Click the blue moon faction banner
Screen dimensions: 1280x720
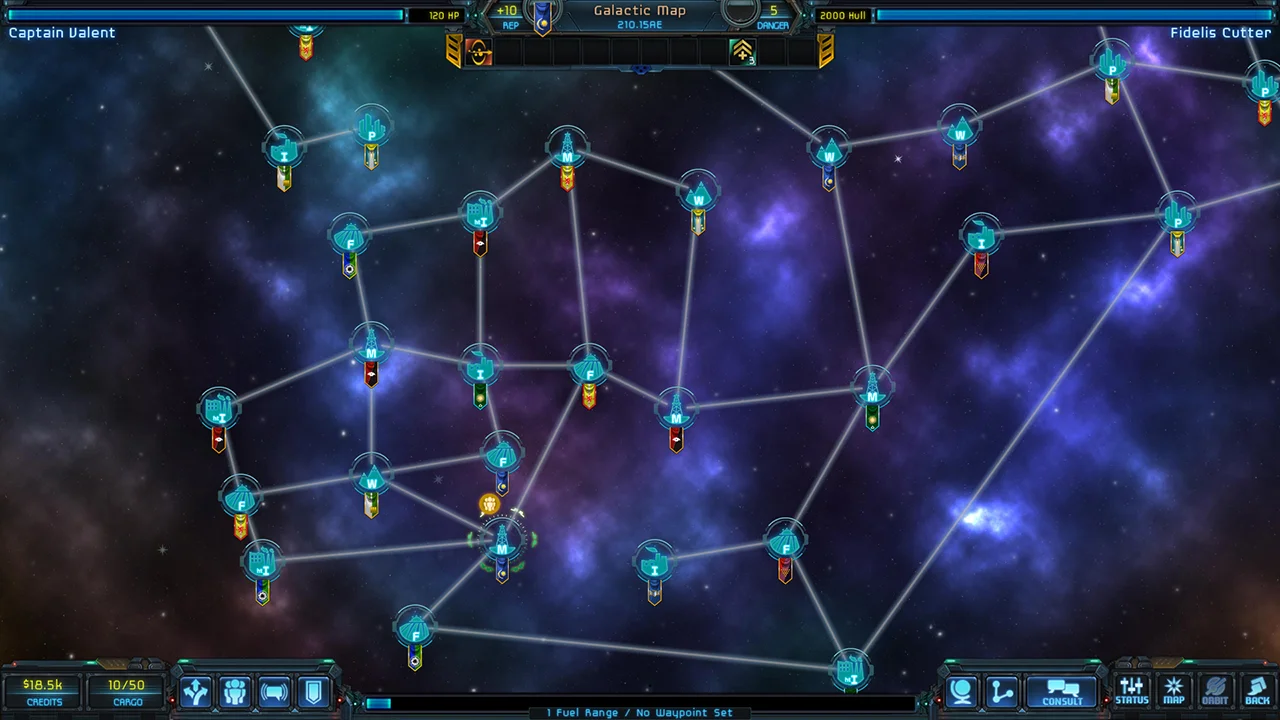coord(543,17)
